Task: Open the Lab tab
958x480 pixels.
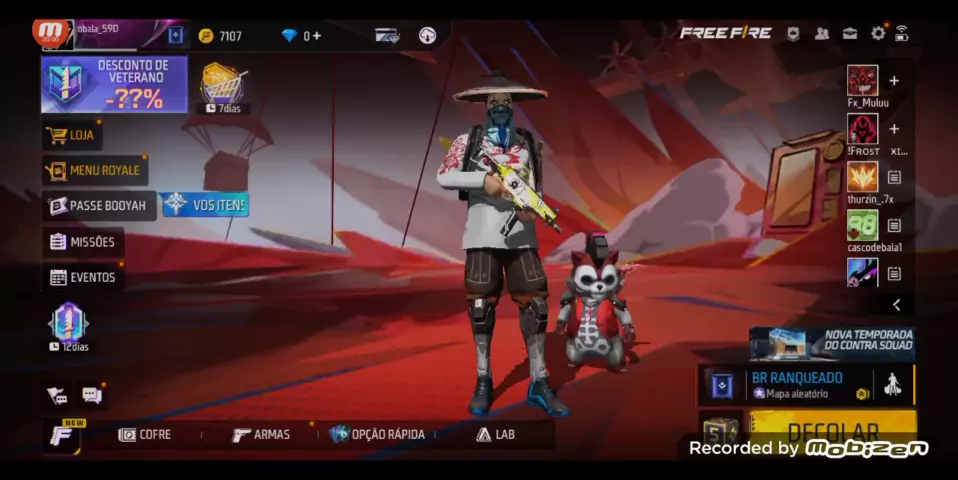Action: coord(495,434)
